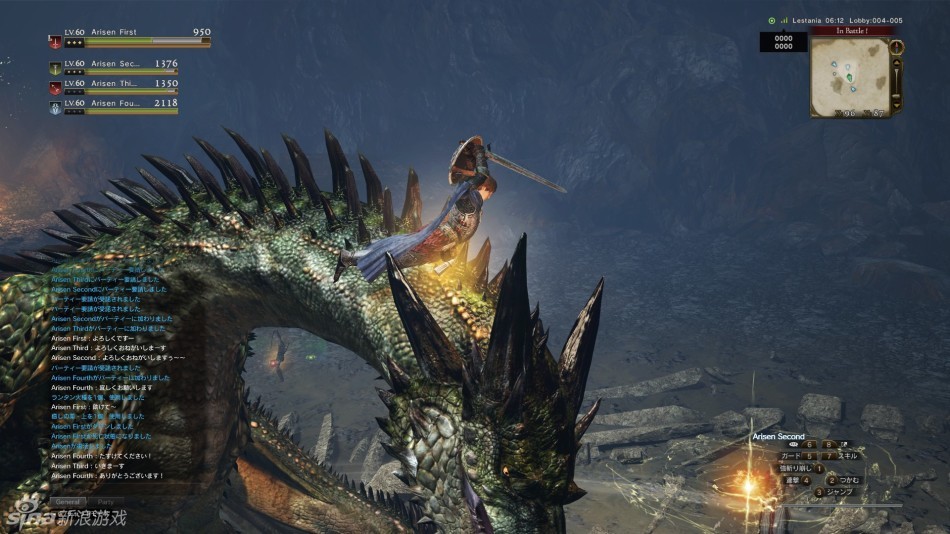
Task: Click Arisen Fourth's blue class emblem
Action: (x=55, y=106)
